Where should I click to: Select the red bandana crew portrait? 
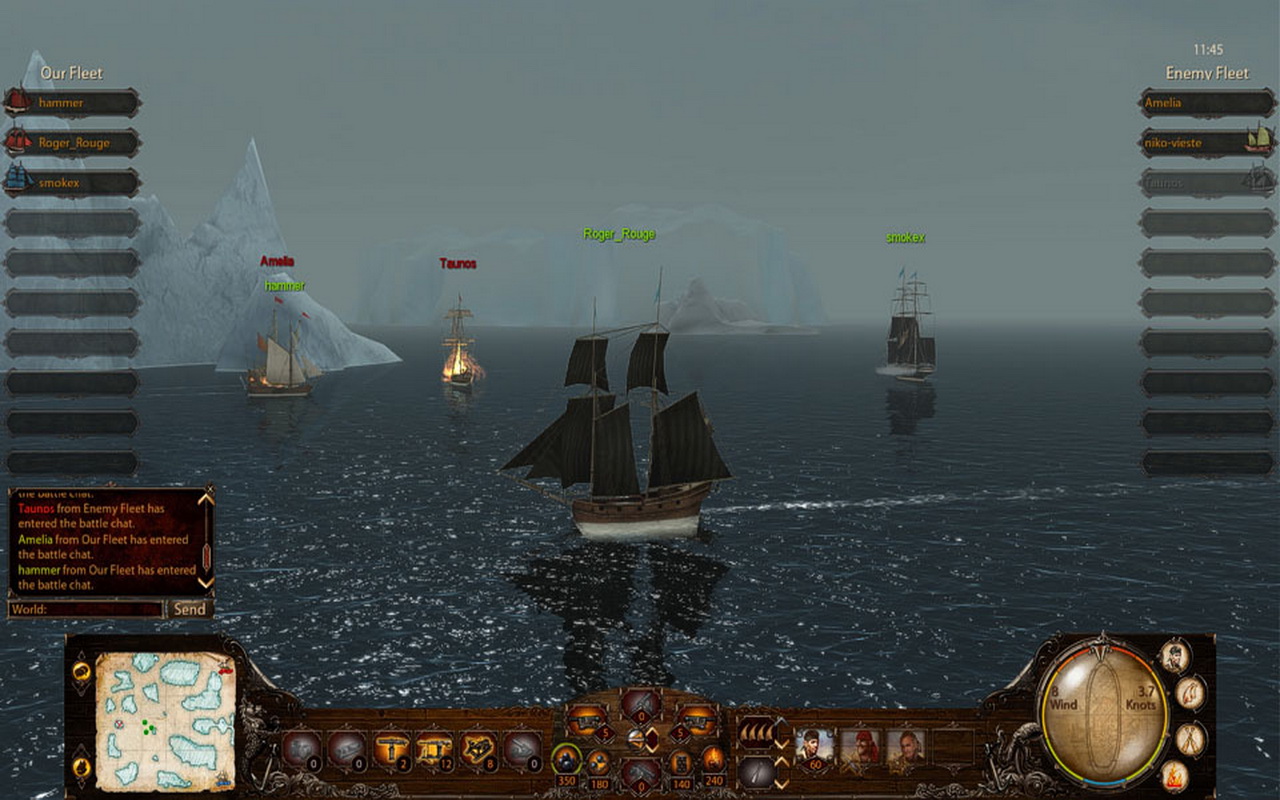(x=859, y=745)
